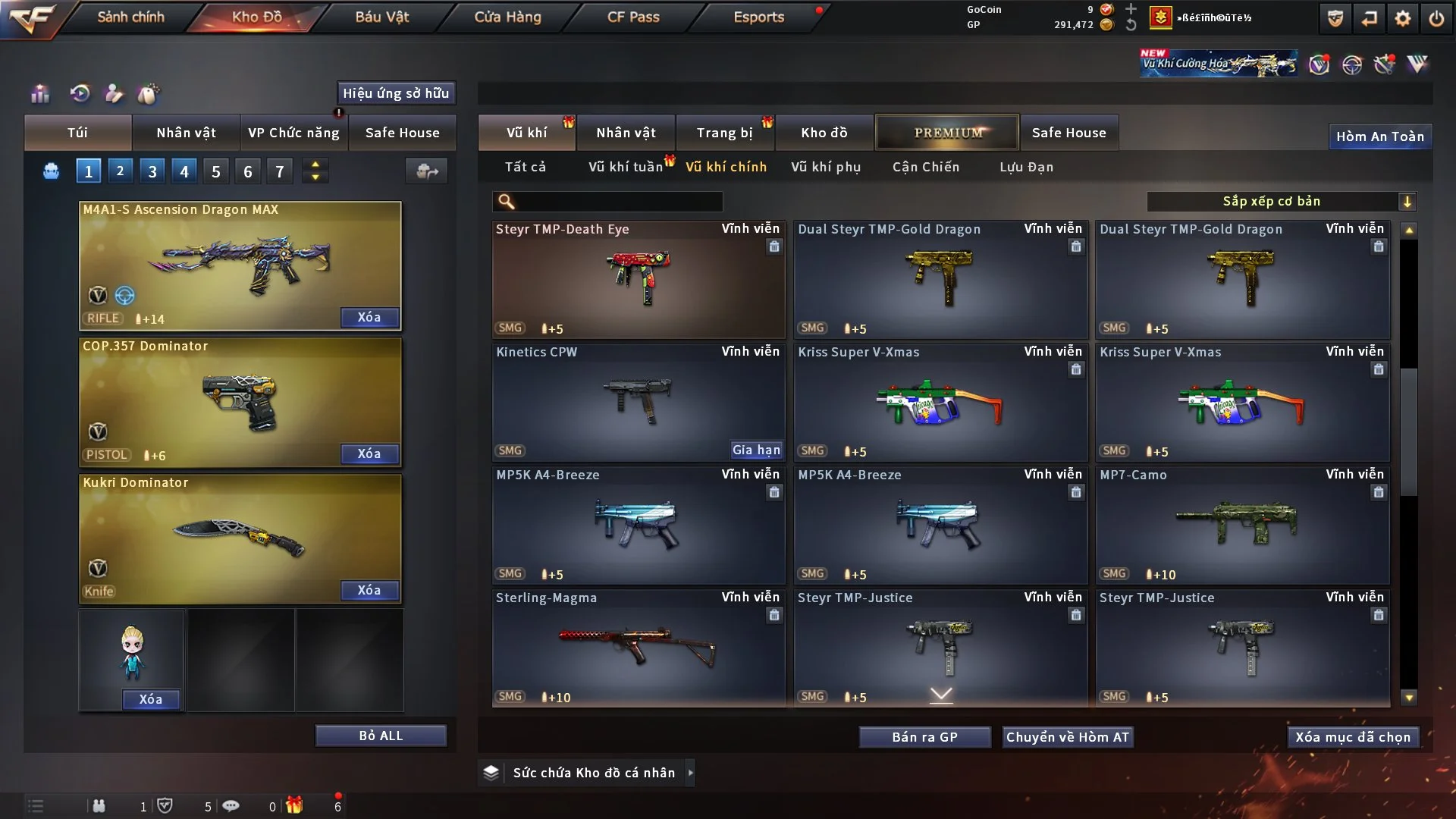Open the Sắp xếp cơ bản sort dropdown
1456x819 pixels.
coord(1281,201)
